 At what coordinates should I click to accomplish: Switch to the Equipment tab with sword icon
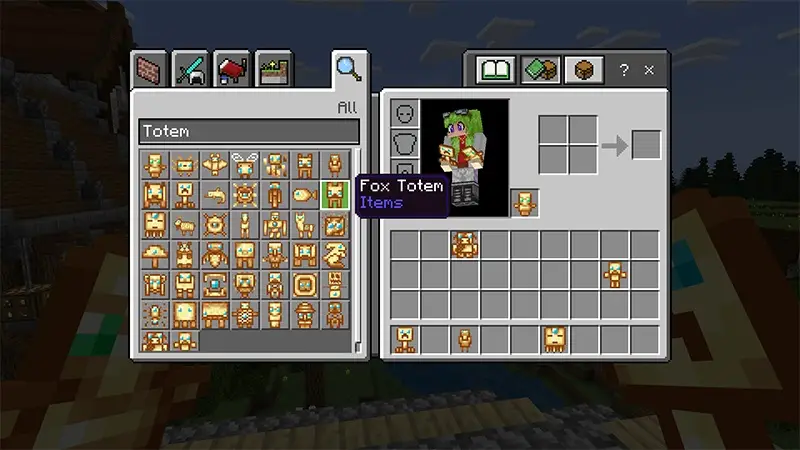click(x=190, y=71)
